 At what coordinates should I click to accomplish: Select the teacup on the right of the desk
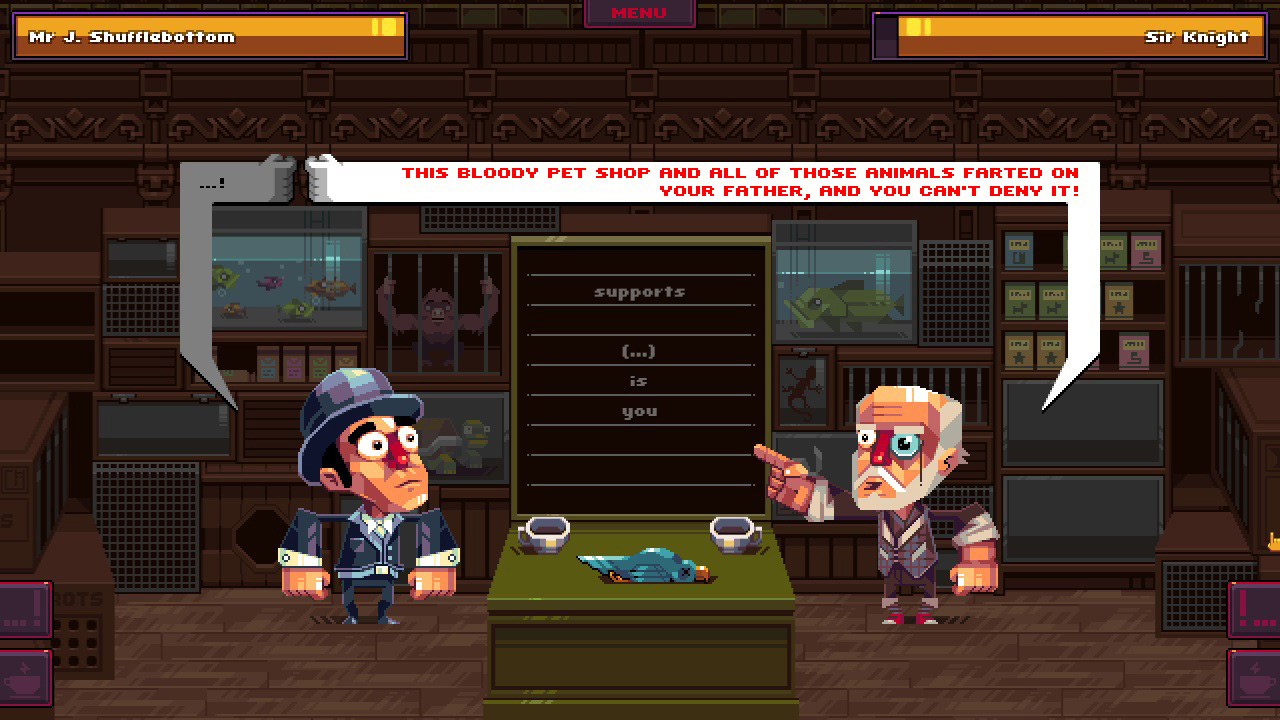[729, 535]
